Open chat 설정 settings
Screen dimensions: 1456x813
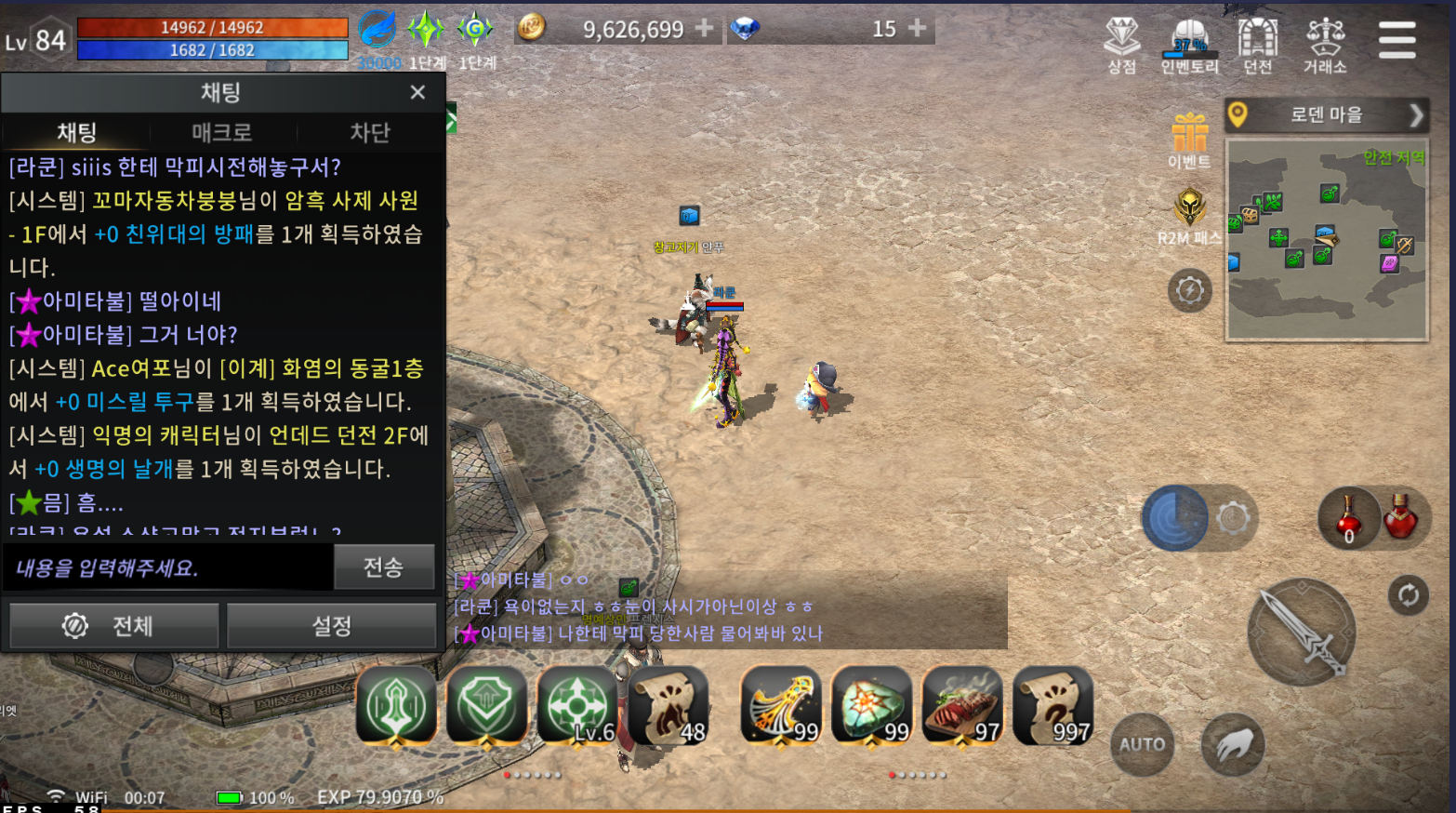(x=331, y=626)
